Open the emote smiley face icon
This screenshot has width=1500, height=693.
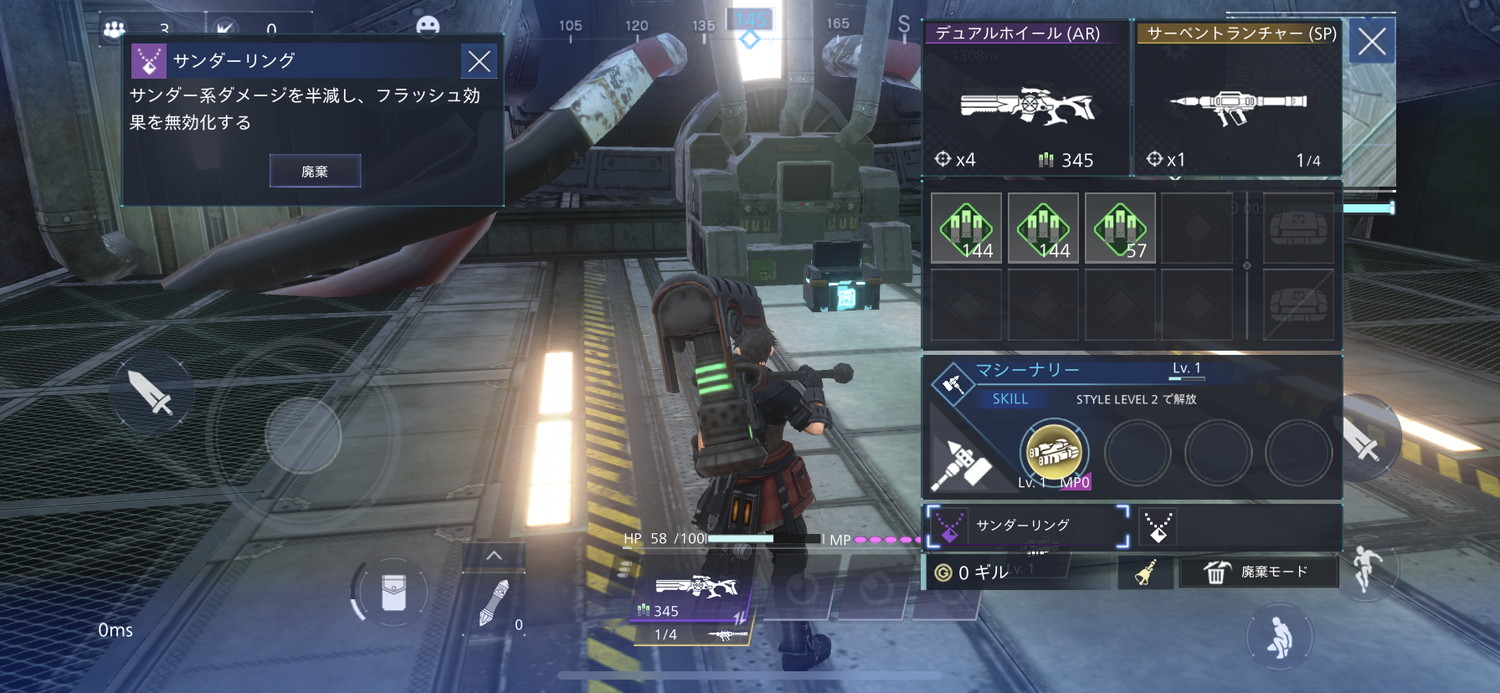click(428, 26)
